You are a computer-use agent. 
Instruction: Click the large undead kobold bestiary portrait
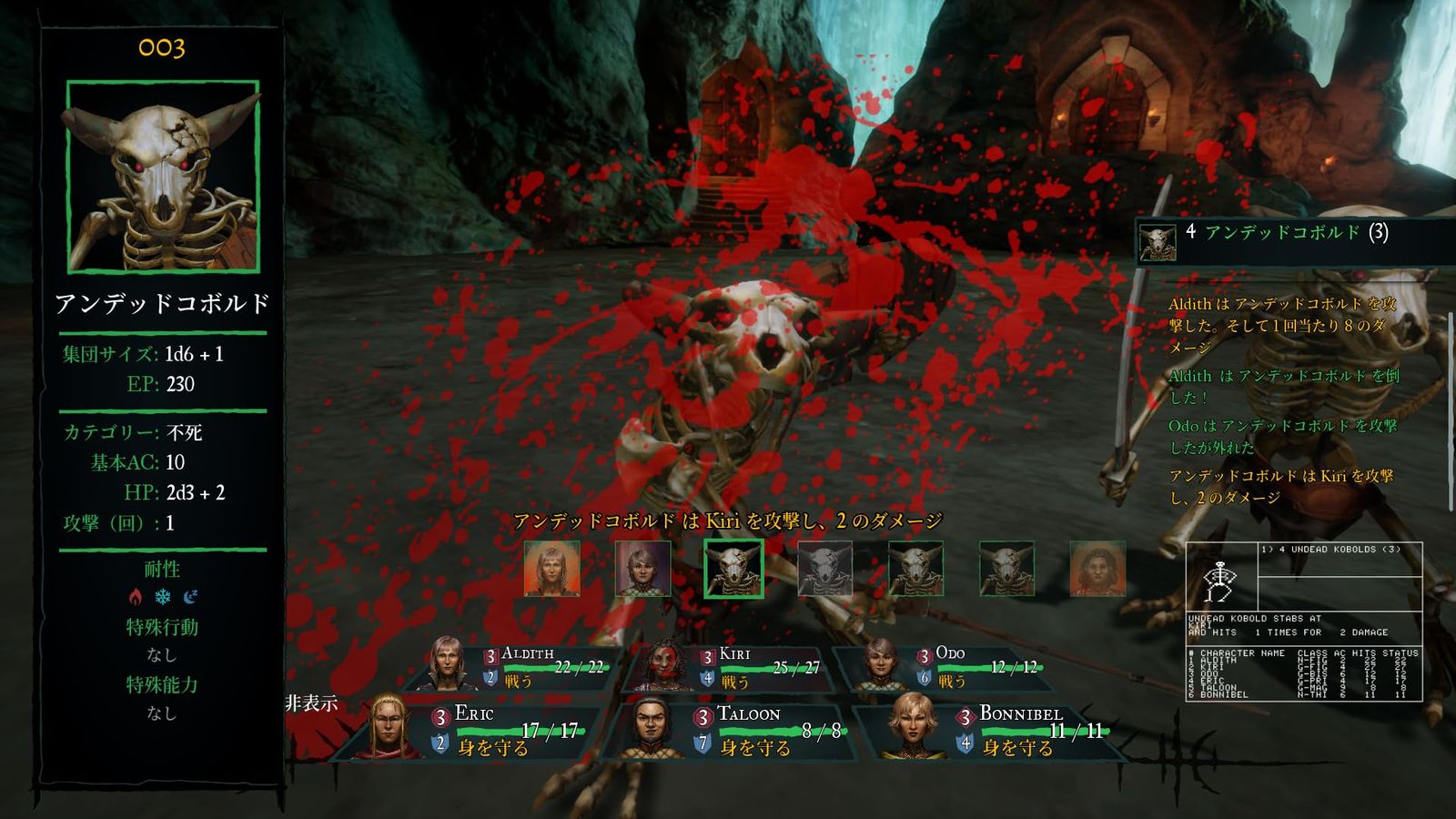[x=163, y=177]
